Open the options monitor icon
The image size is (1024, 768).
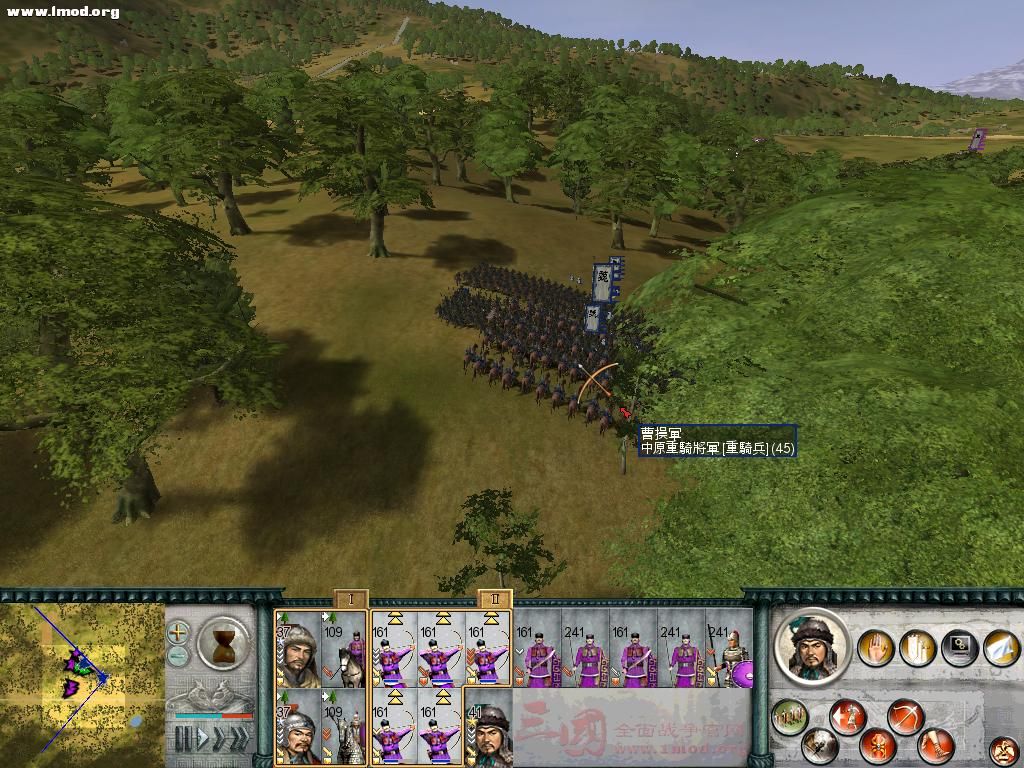[x=958, y=648]
